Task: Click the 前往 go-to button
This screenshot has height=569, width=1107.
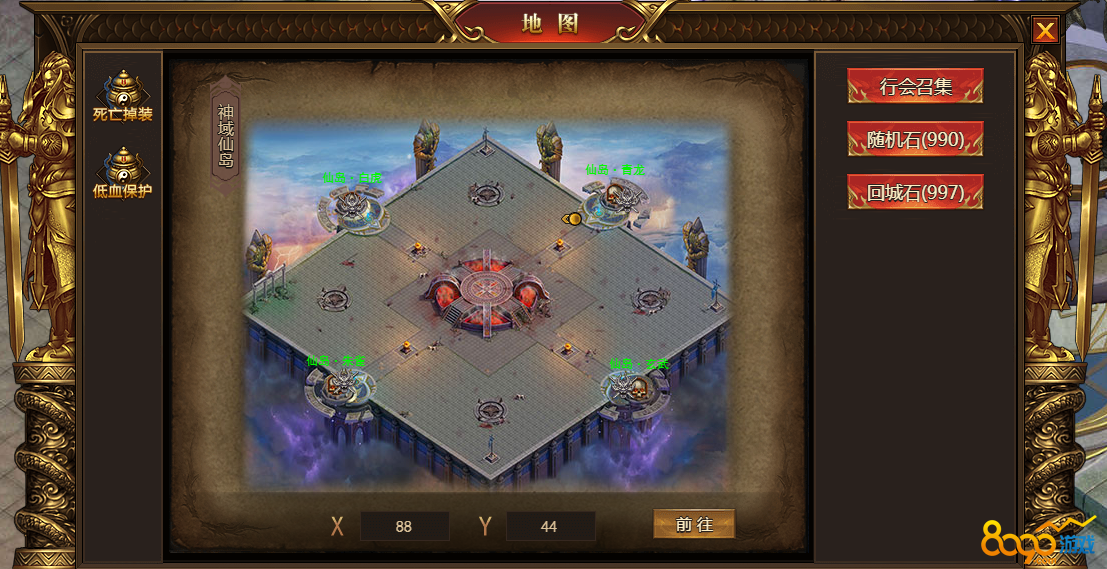Action: point(694,524)
